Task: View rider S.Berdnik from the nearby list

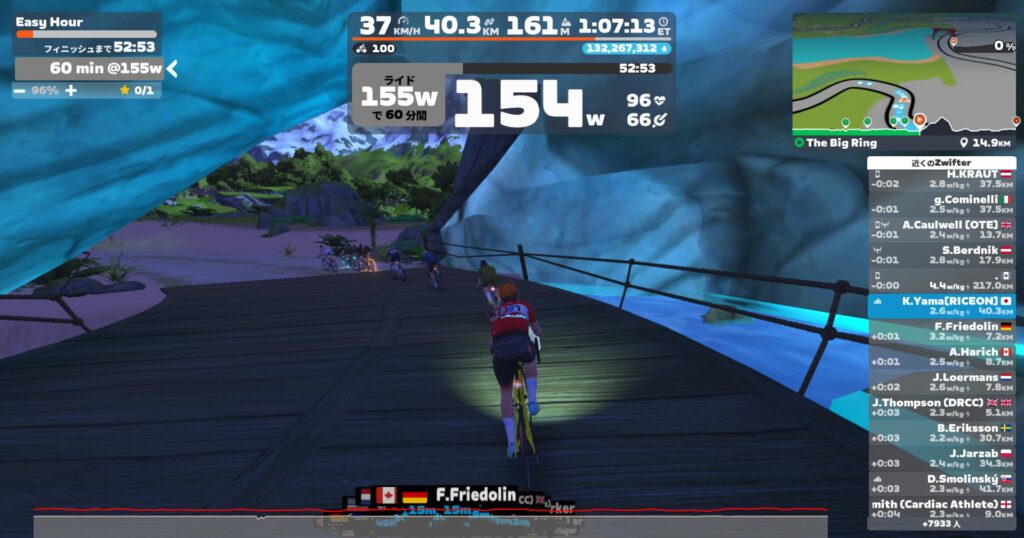Action: pyautogui.click(x=941, y=255)
